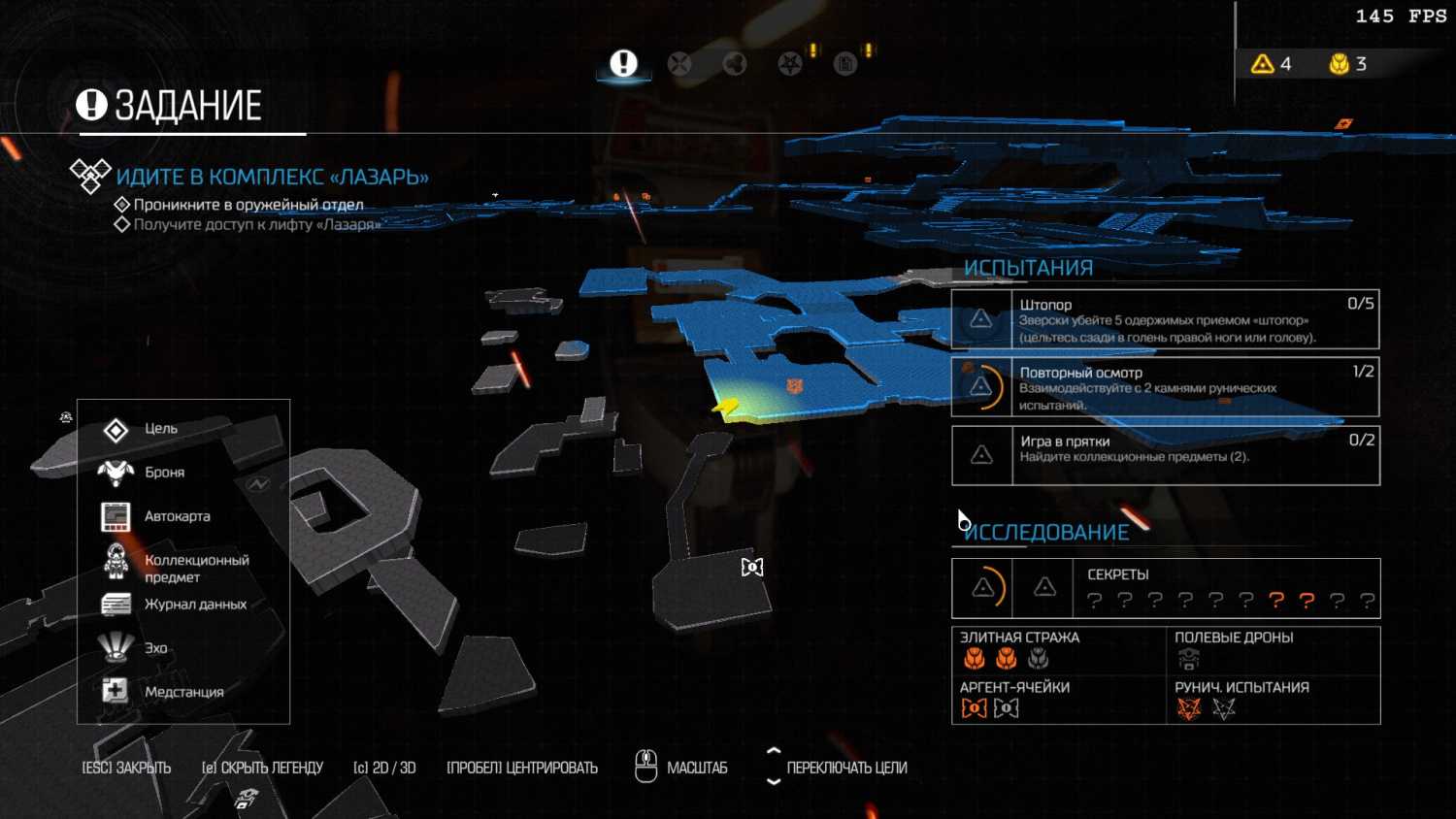The image size is (1456, 819).
Task: Open the Codex document tab
Action: click(x=845, y=64)
